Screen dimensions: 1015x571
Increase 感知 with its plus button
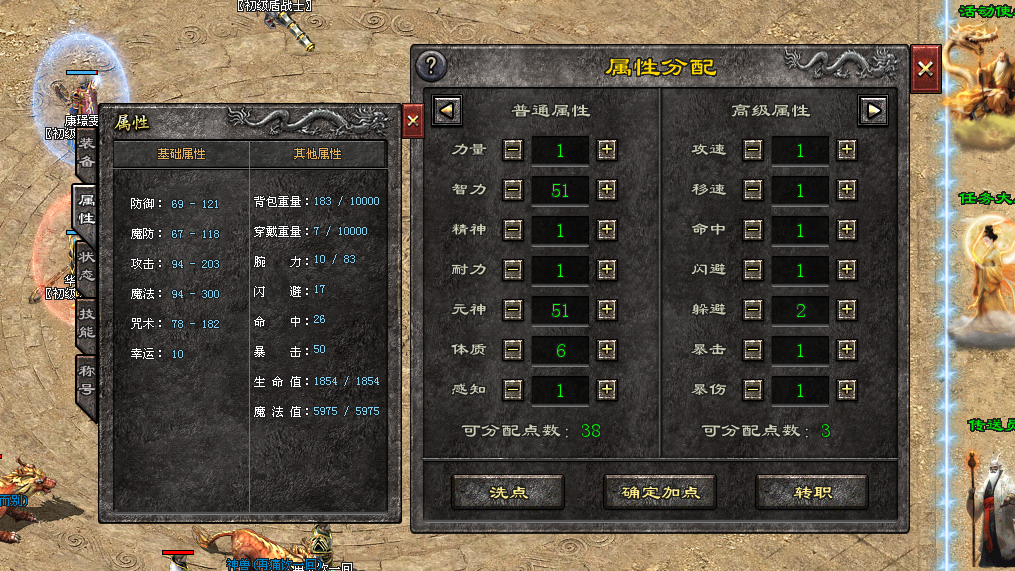point(607,390)
